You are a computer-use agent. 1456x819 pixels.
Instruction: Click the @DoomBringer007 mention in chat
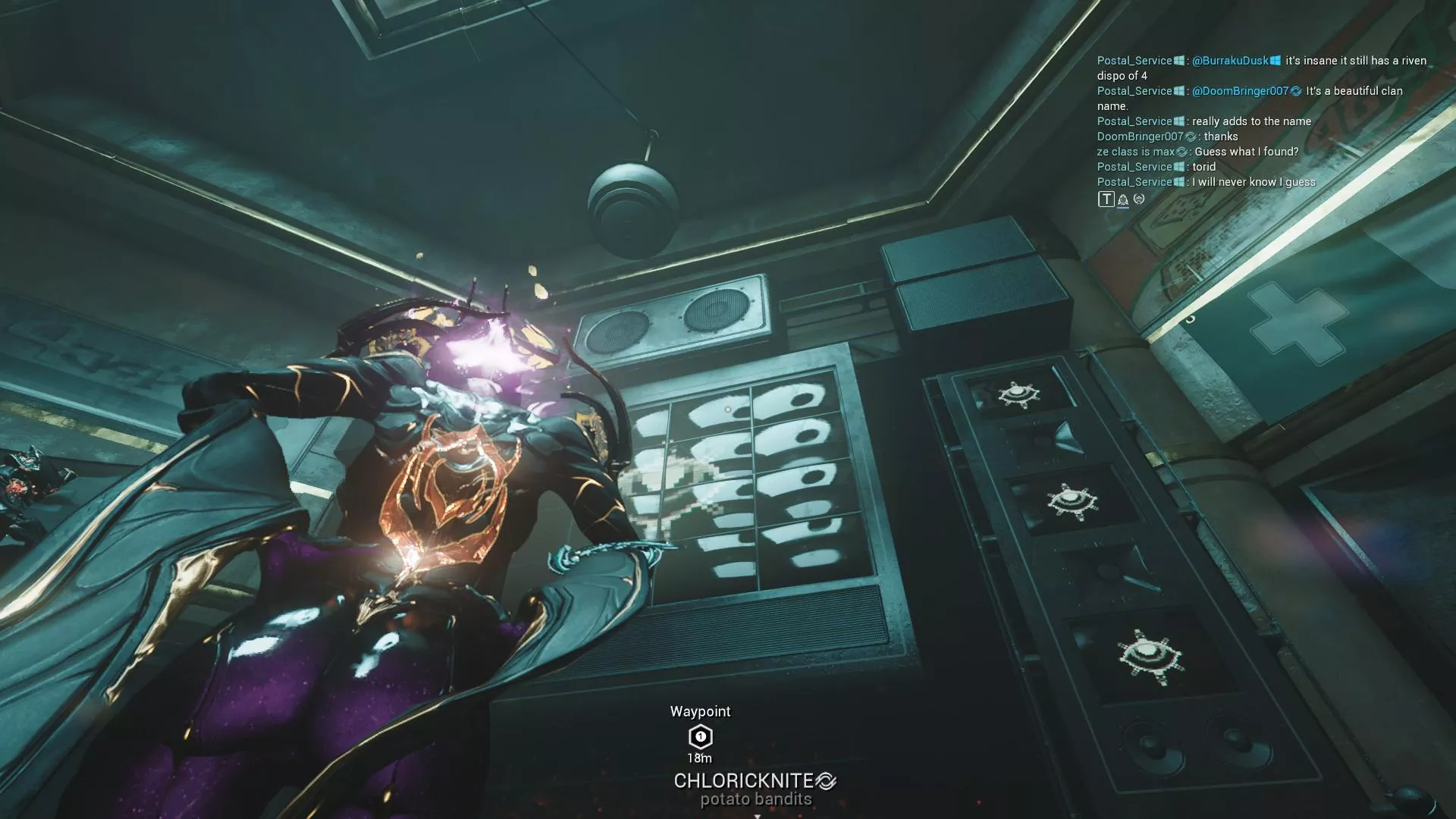coord(1240,91)
